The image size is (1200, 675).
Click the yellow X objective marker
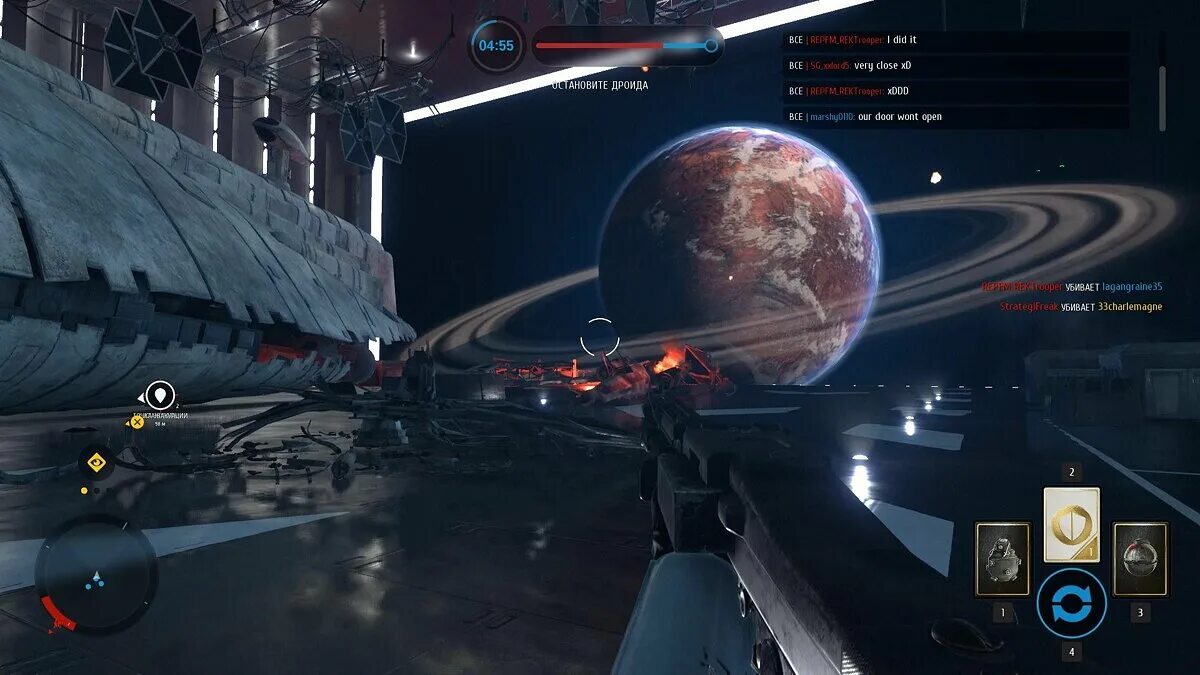pos(137,422)
